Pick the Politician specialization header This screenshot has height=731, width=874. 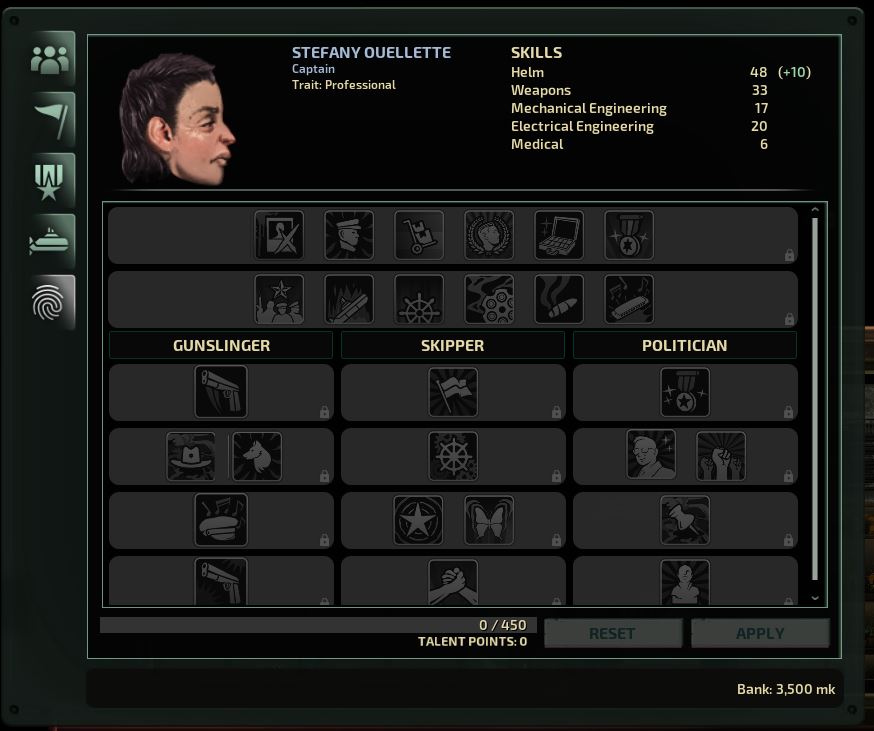pos(684,345)
